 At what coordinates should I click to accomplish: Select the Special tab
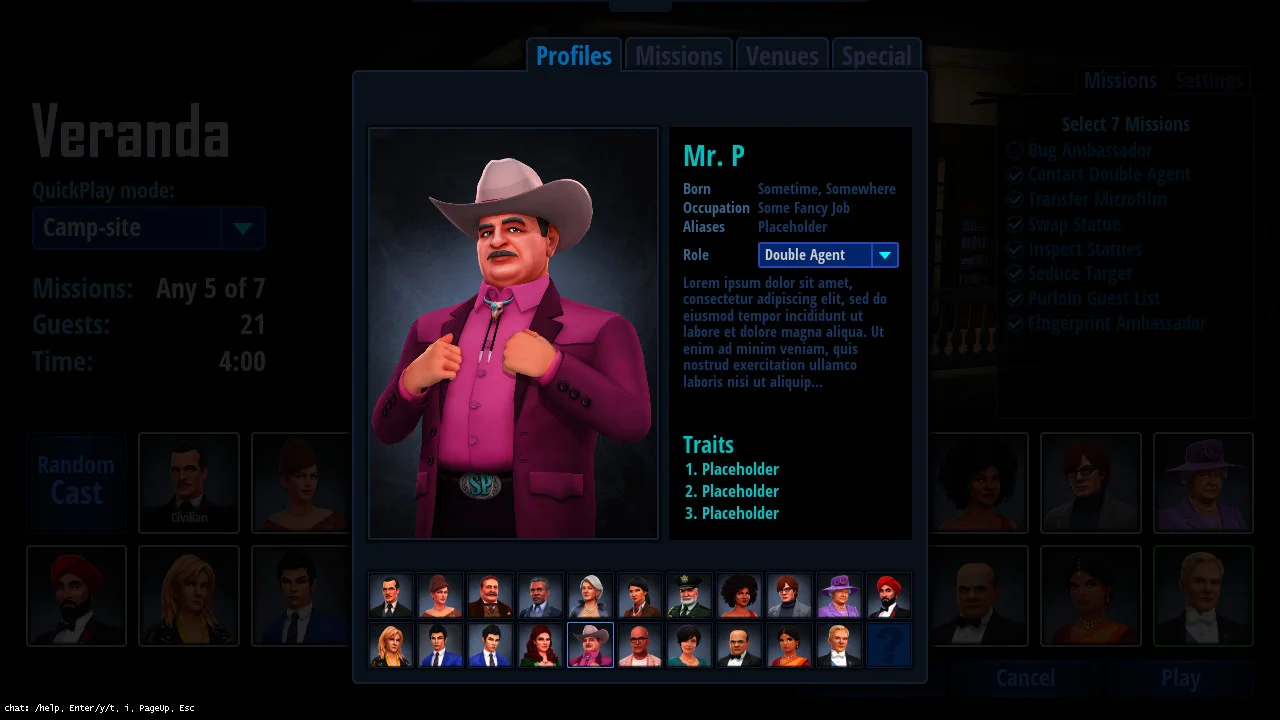[x=876, y=56]
